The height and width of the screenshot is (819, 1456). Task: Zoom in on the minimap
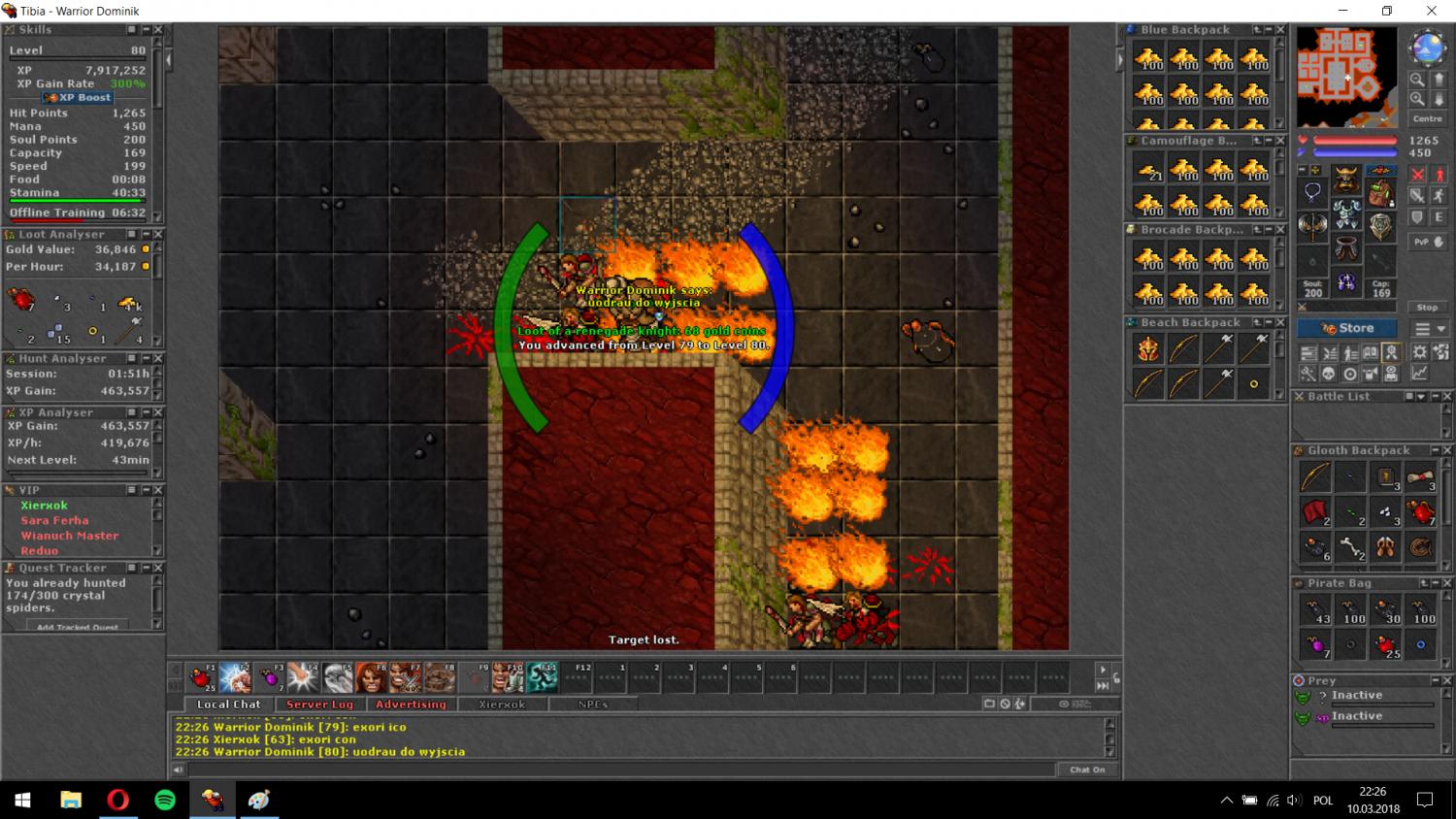click(1417, 81)
